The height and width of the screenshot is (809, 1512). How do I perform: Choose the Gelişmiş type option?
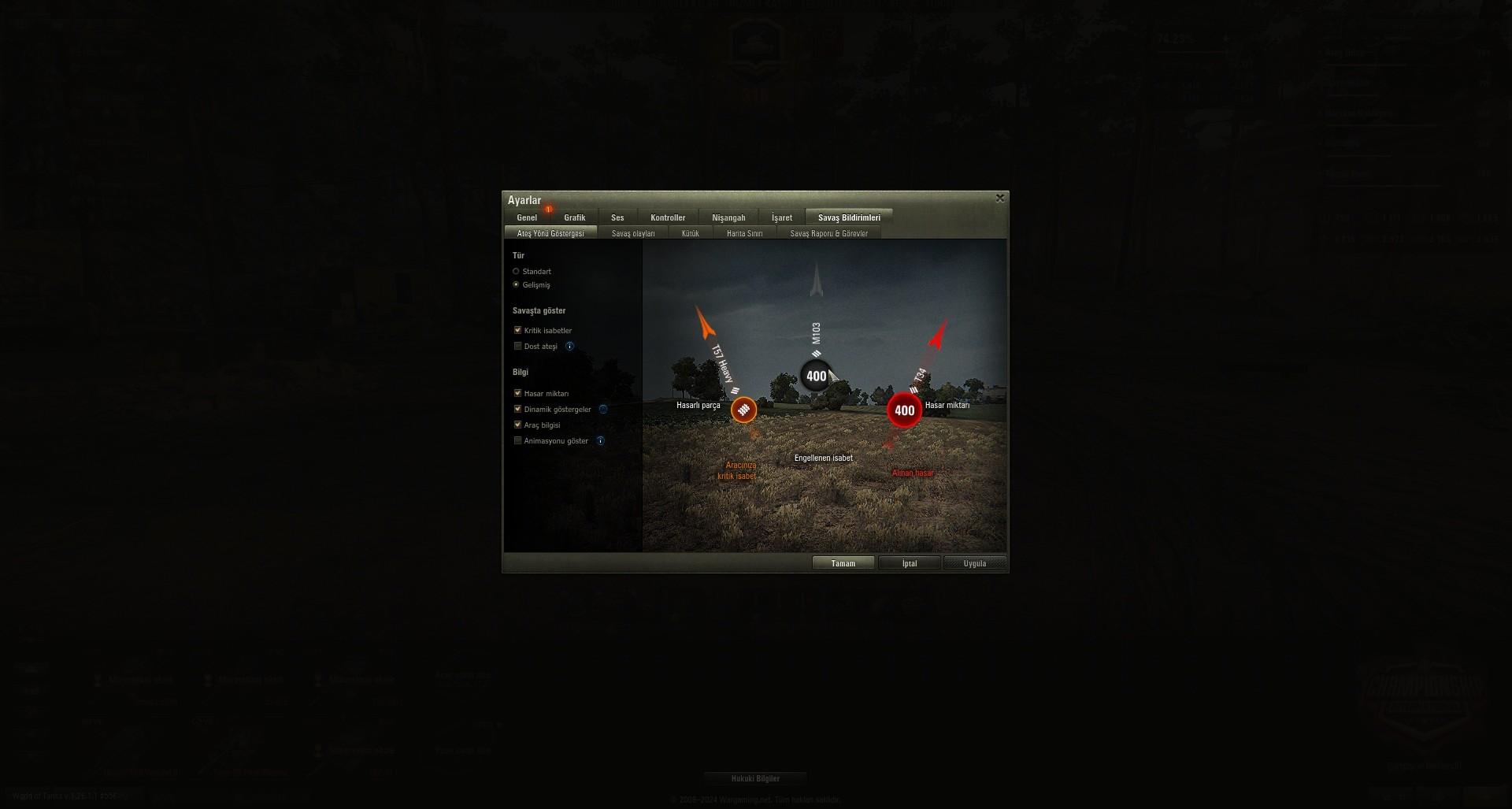point(516,284)
